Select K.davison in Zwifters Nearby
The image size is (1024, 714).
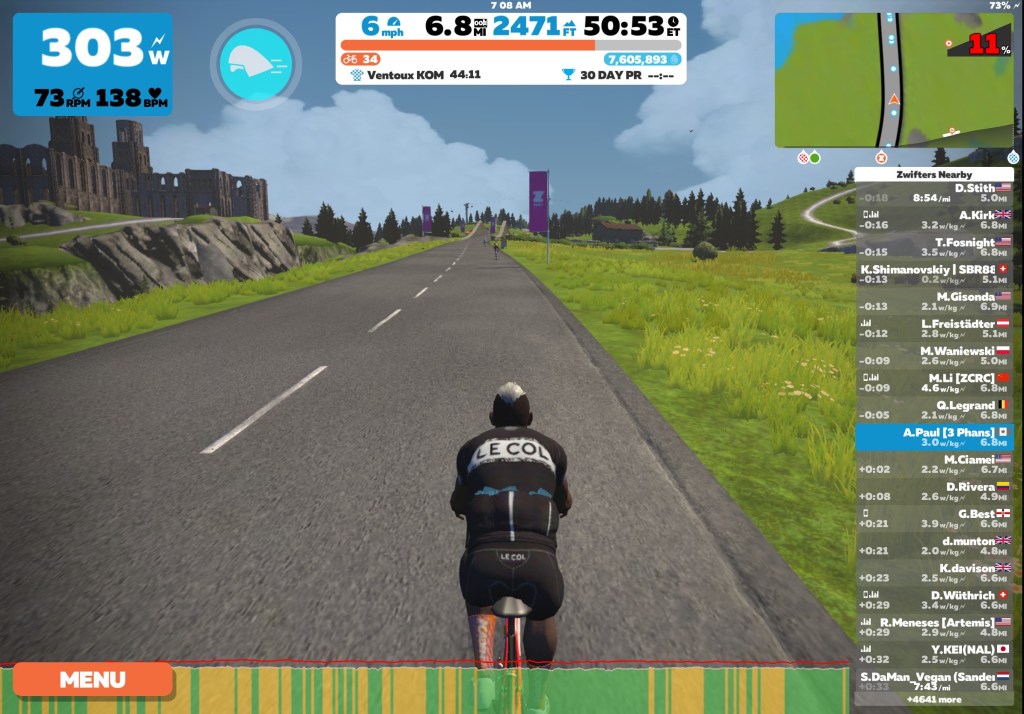pyautogui.click(x=934, y=572)
